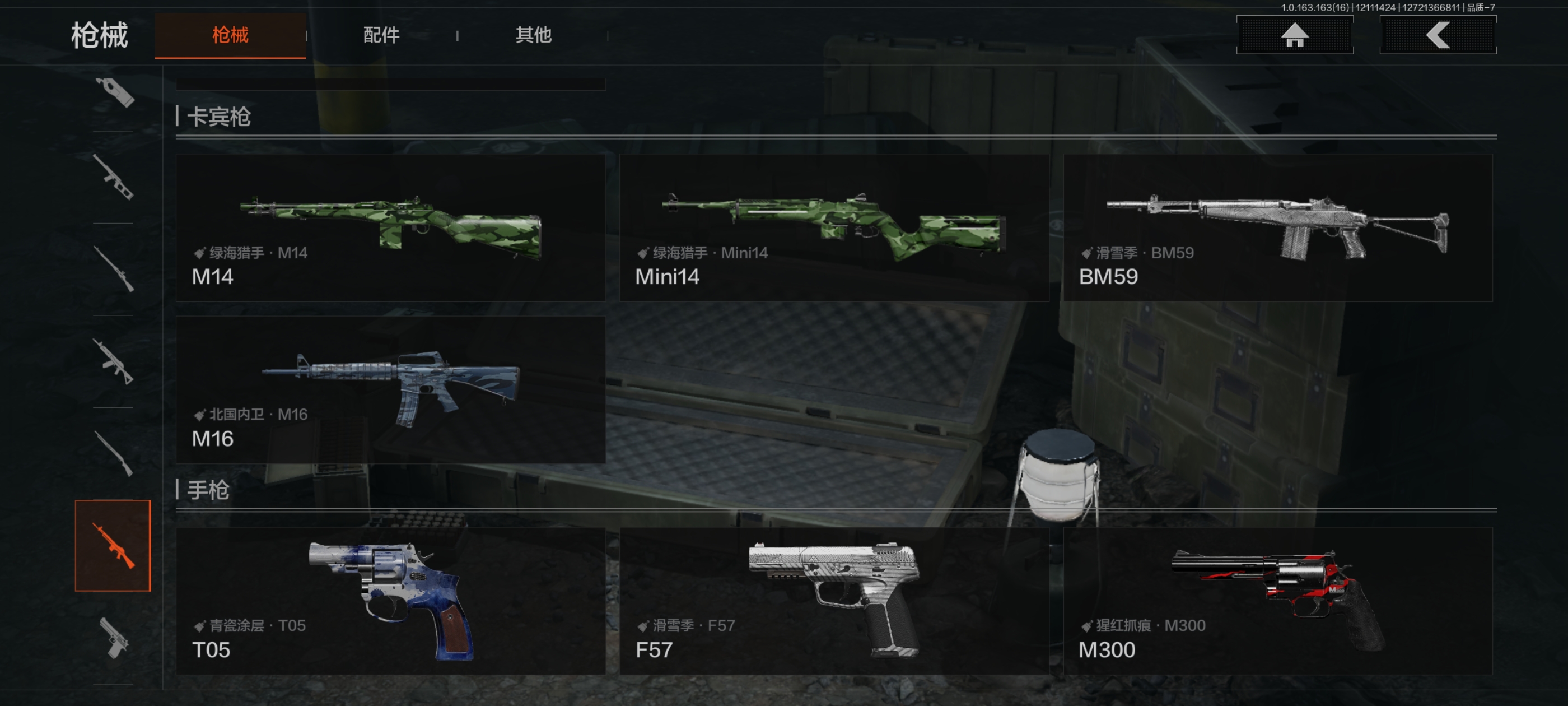Select the M16 blue camo rifle
Screen dimensions: 1568x706
pos(390,389)
